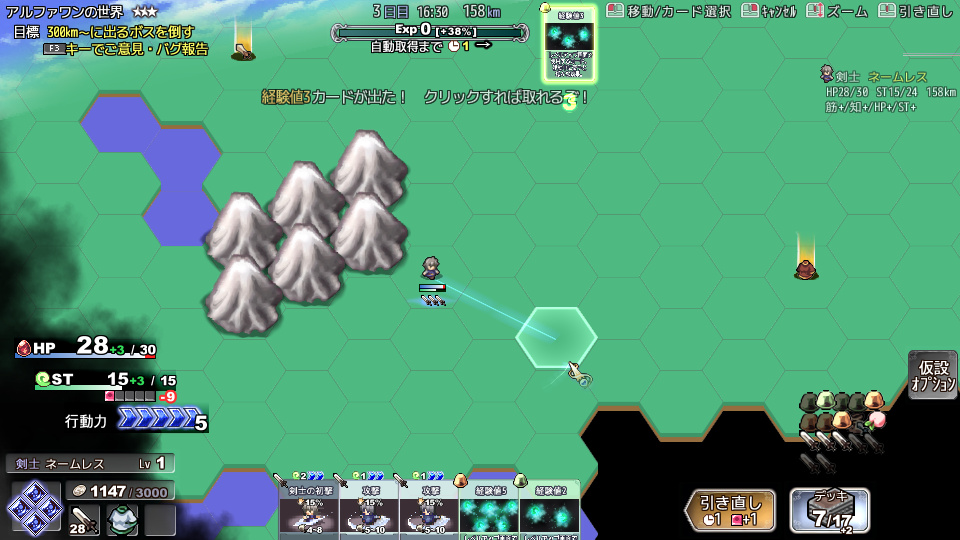Open 仮設オプション options
The width and height of the screenshot is (960, 540).
[933, 375]
